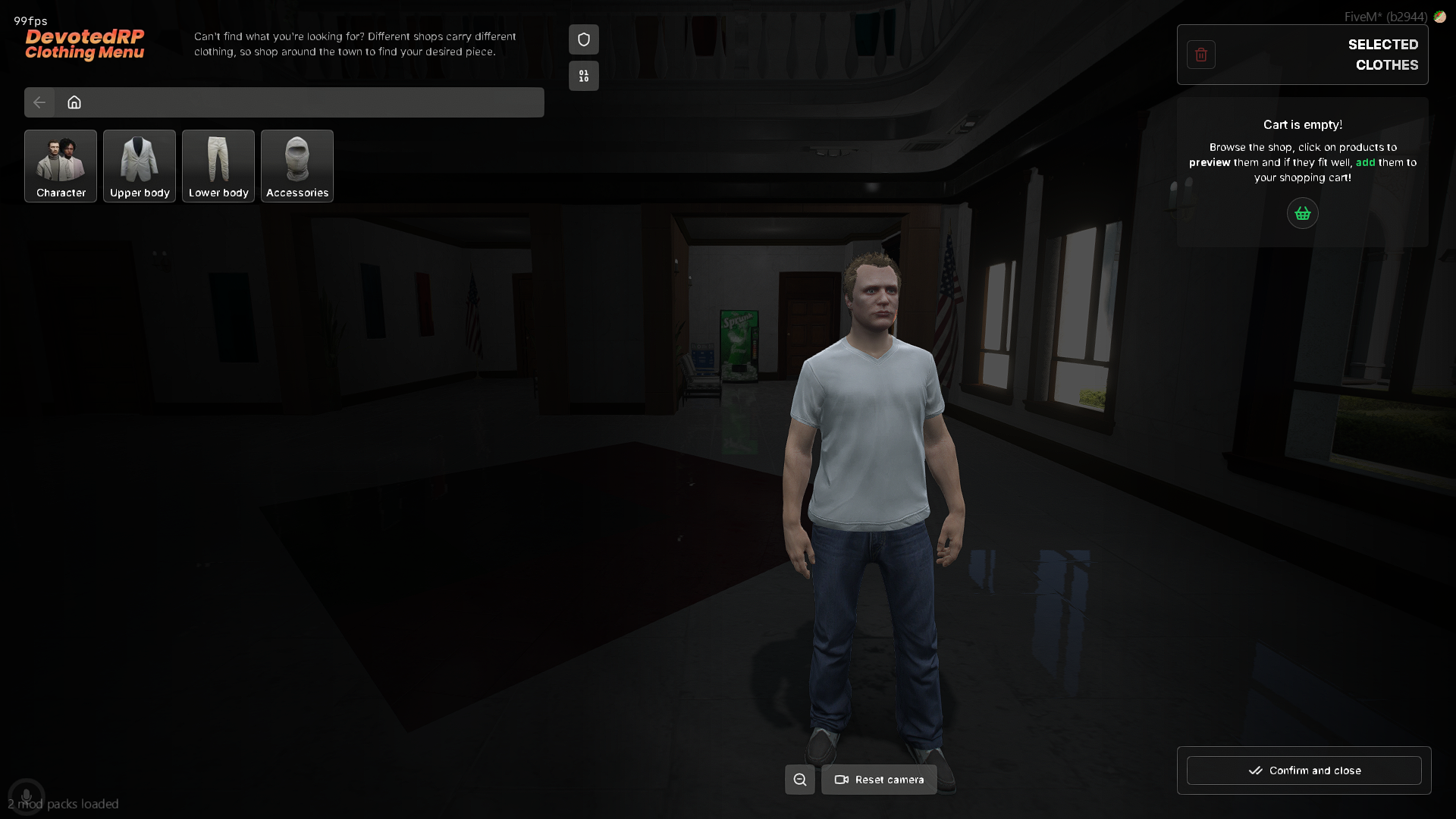Screen dimensions: 1456x819
Task: Open the Accessories category
Action: pyautogui.click(x=297, y=165)
